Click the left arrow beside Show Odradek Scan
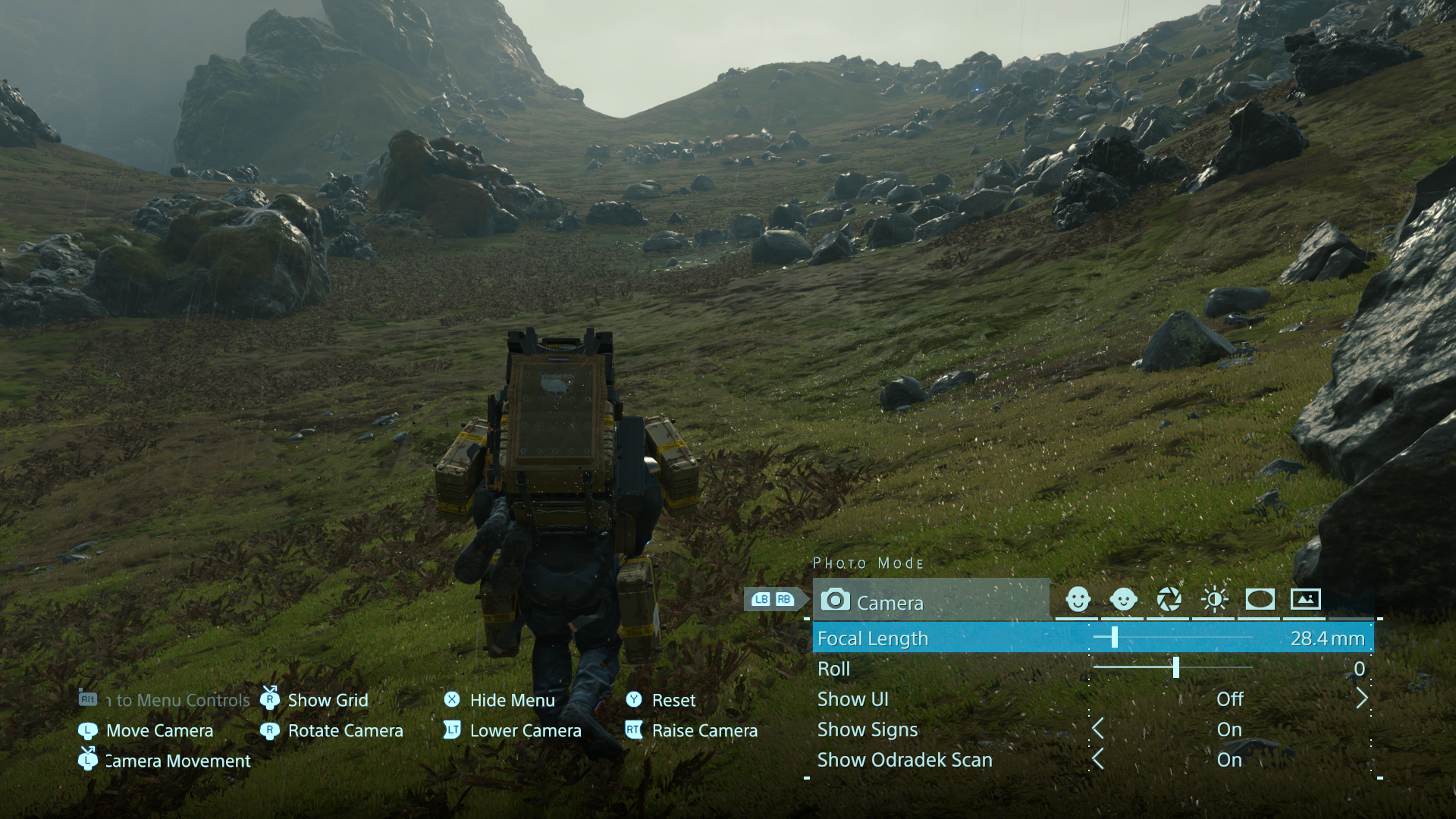 [x=1099, y=760]
